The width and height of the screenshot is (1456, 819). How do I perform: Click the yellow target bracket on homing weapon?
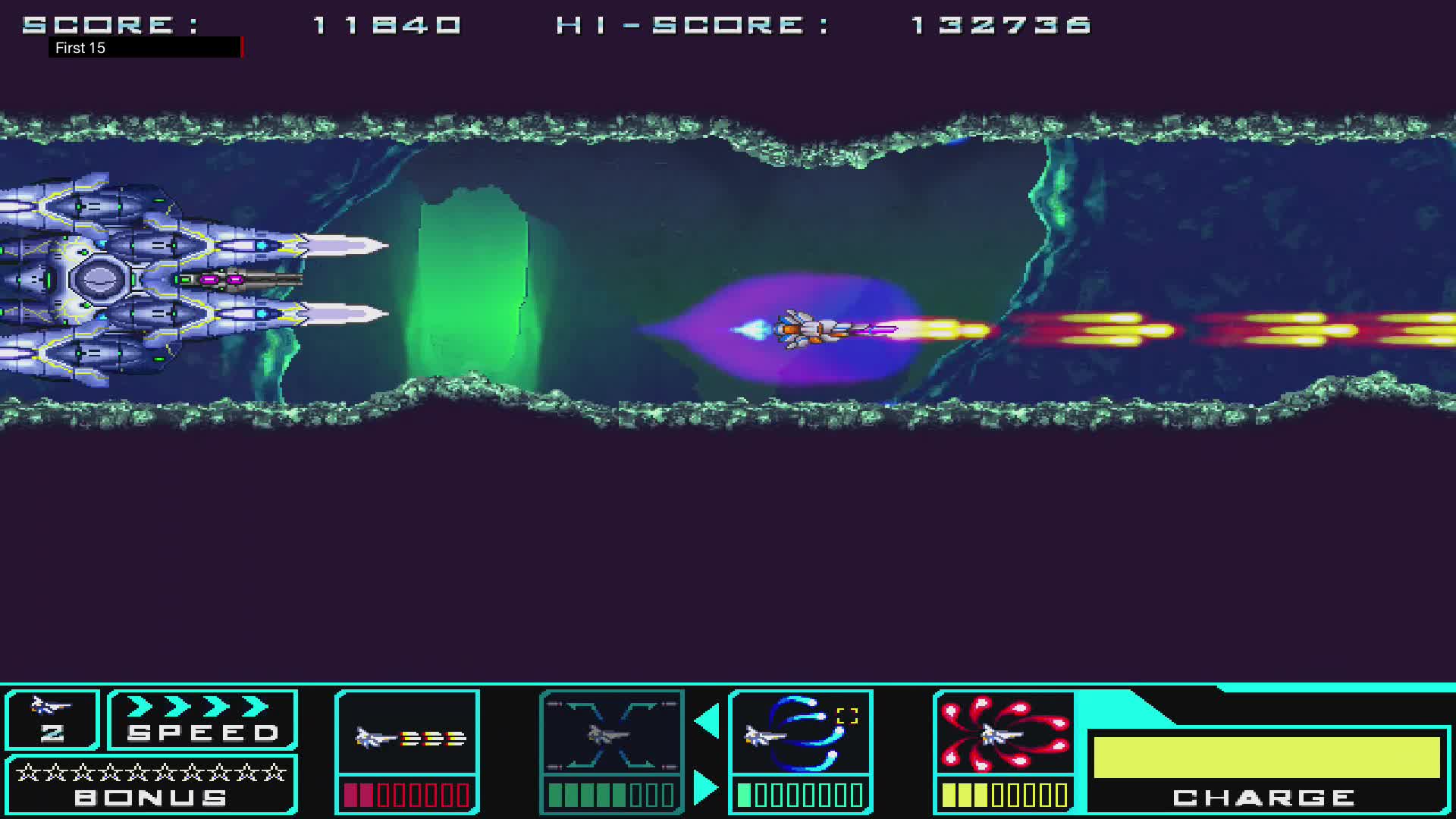coord(847,714)
